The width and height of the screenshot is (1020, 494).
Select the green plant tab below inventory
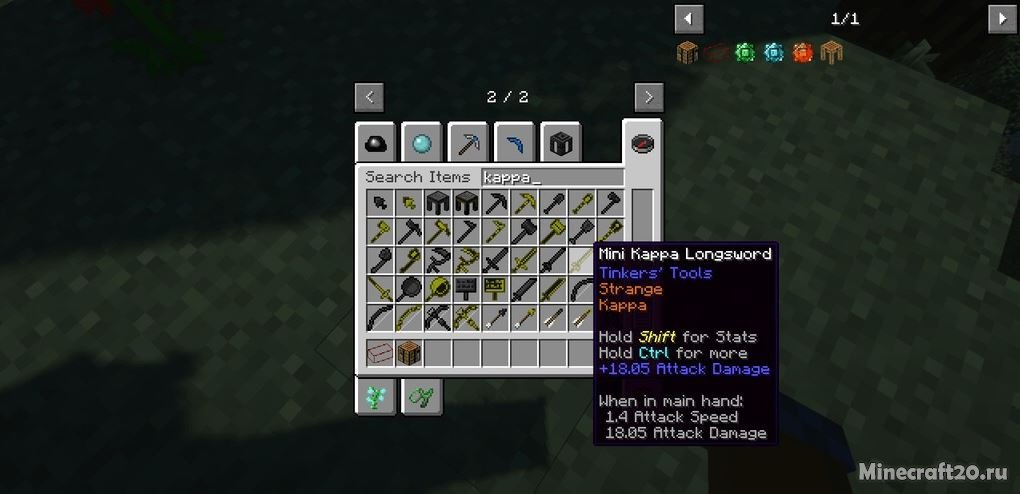coord(375,397)
